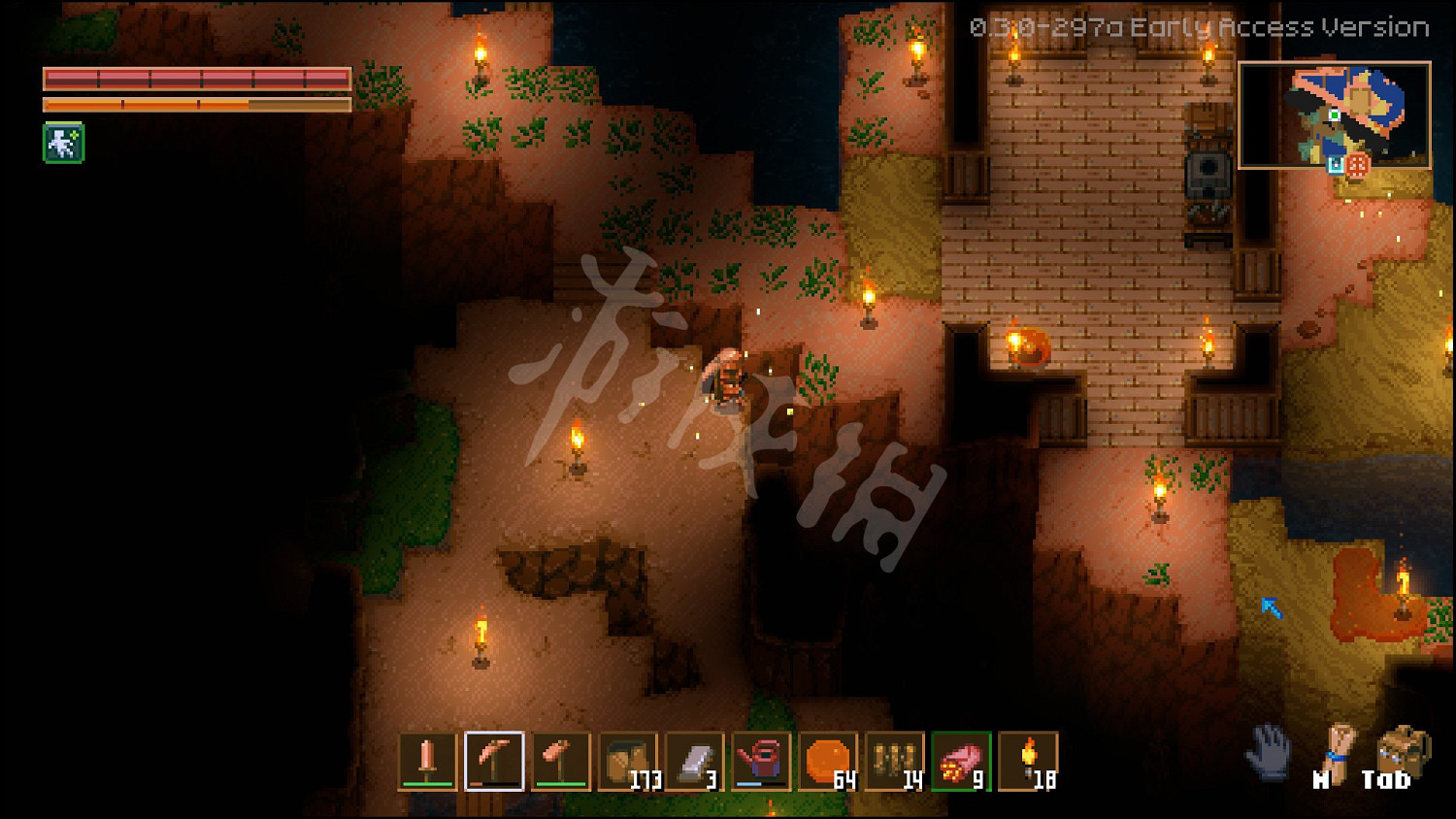Select the copper sword hotbar slot
This screenshot has height=819, width=1456.
(x=427, y=761)
